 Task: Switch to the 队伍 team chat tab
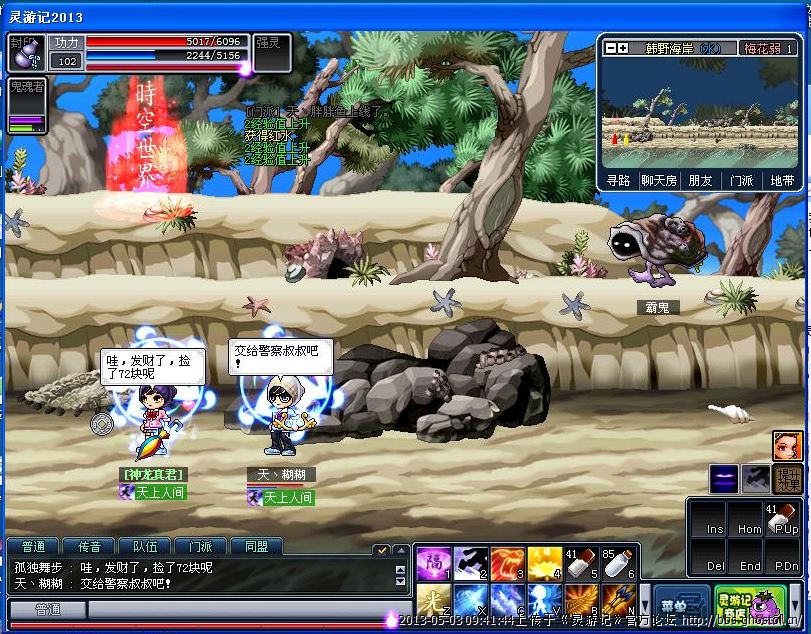click(x=144, y=547)
